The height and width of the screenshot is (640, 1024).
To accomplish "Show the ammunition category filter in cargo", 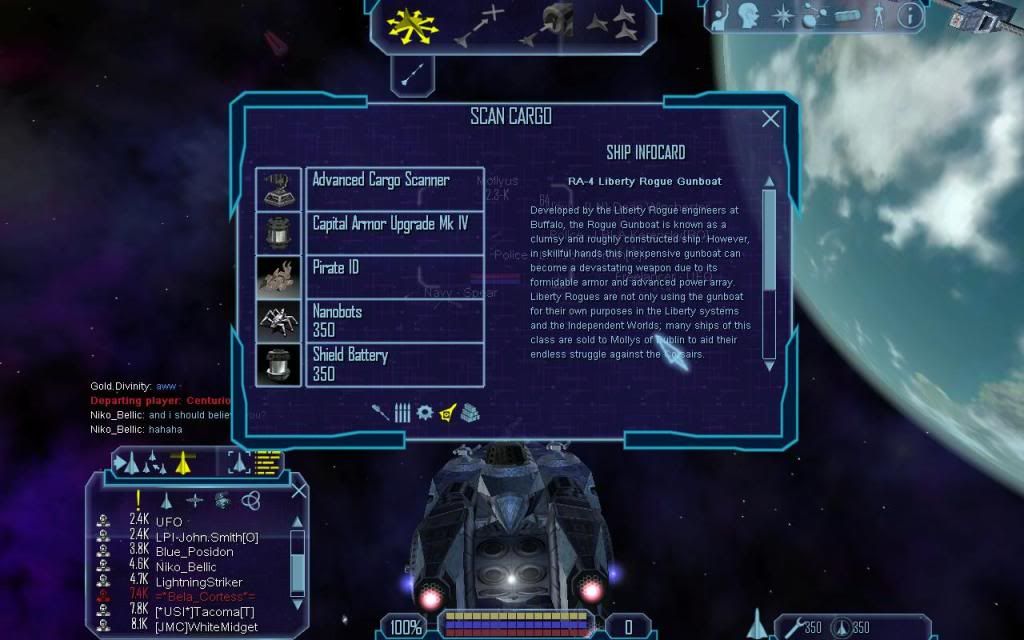I will click(x=402, y=412).
